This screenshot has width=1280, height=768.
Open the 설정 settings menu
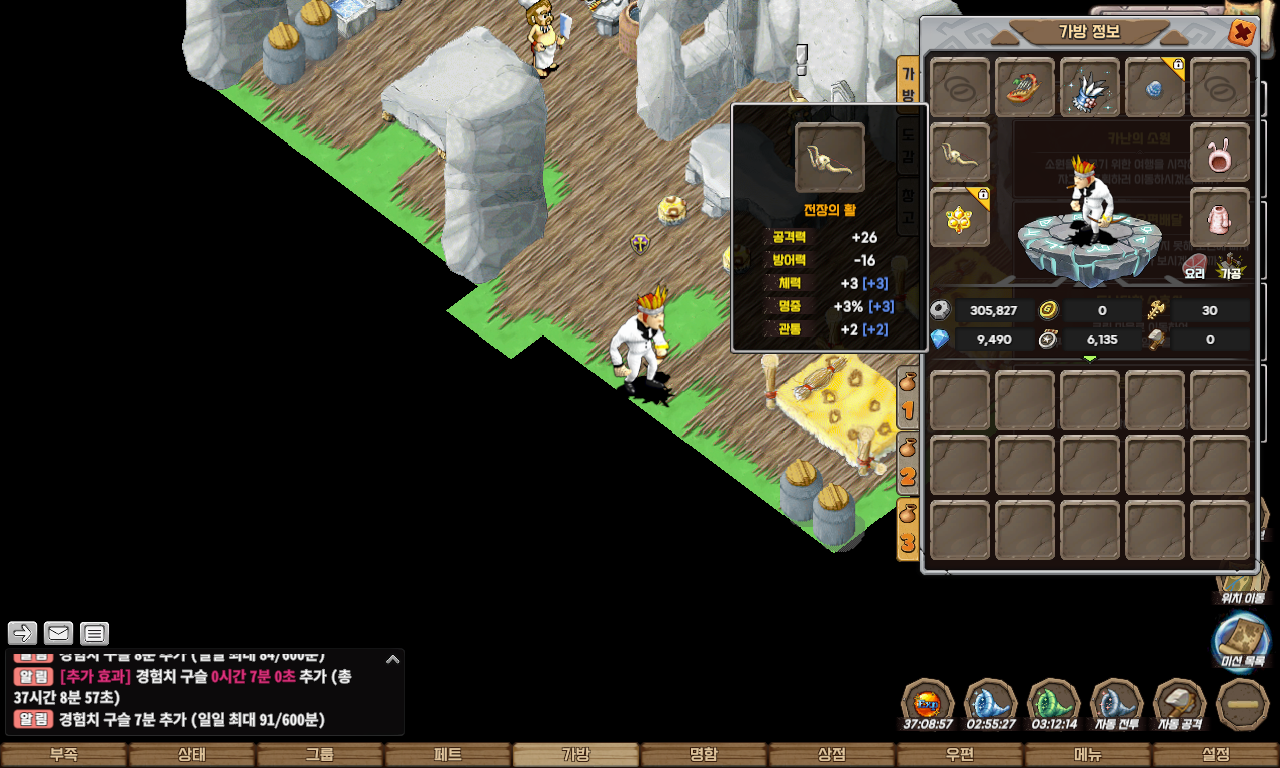tap(1216, 755)
